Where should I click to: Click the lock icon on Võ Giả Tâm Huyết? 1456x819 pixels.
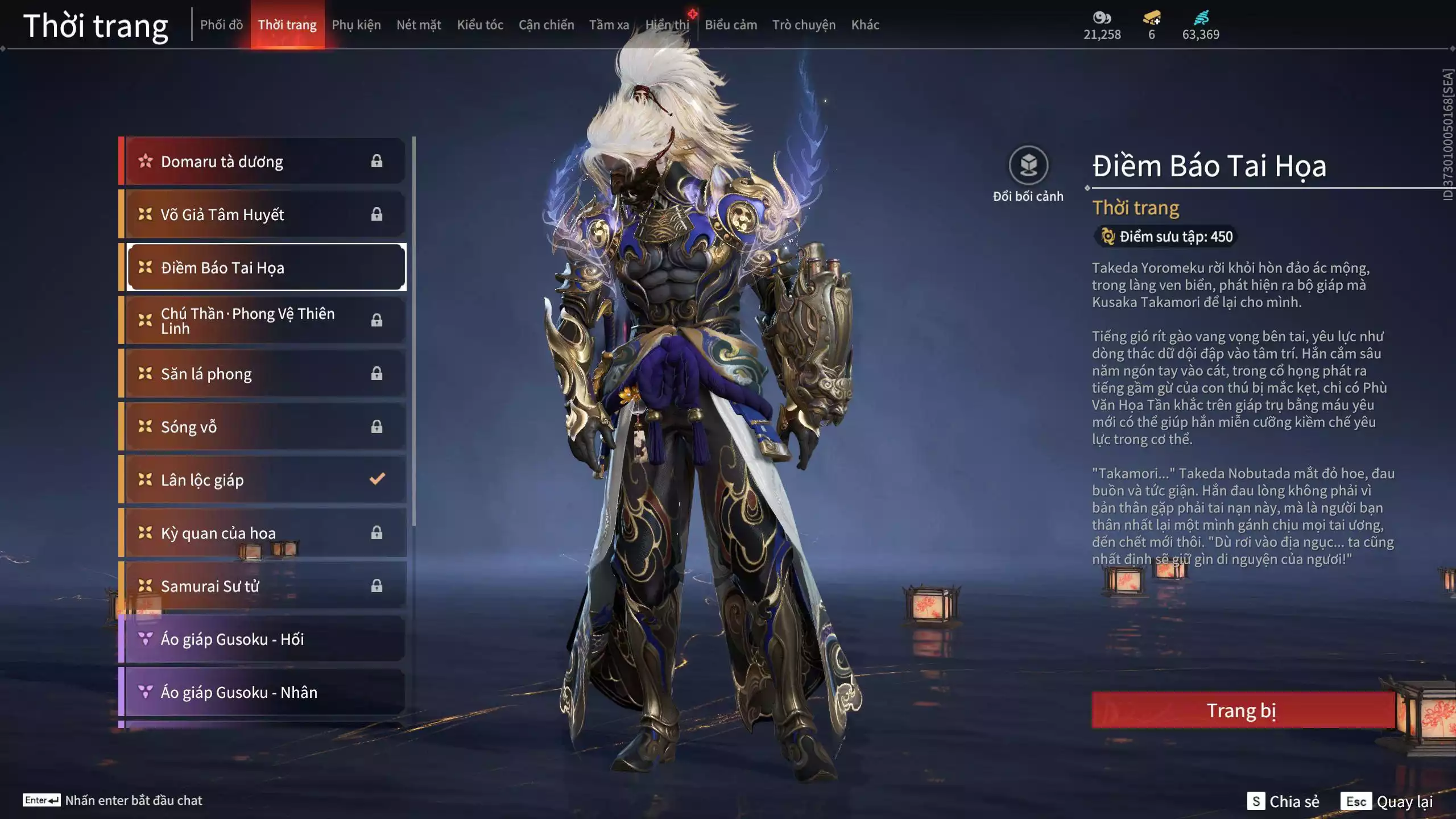(x=375, y=214)
